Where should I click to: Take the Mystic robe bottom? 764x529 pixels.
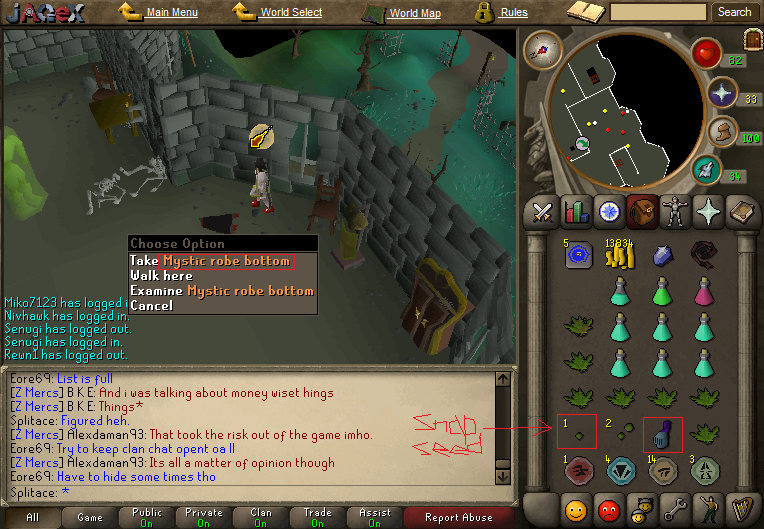tap(210, 261)
